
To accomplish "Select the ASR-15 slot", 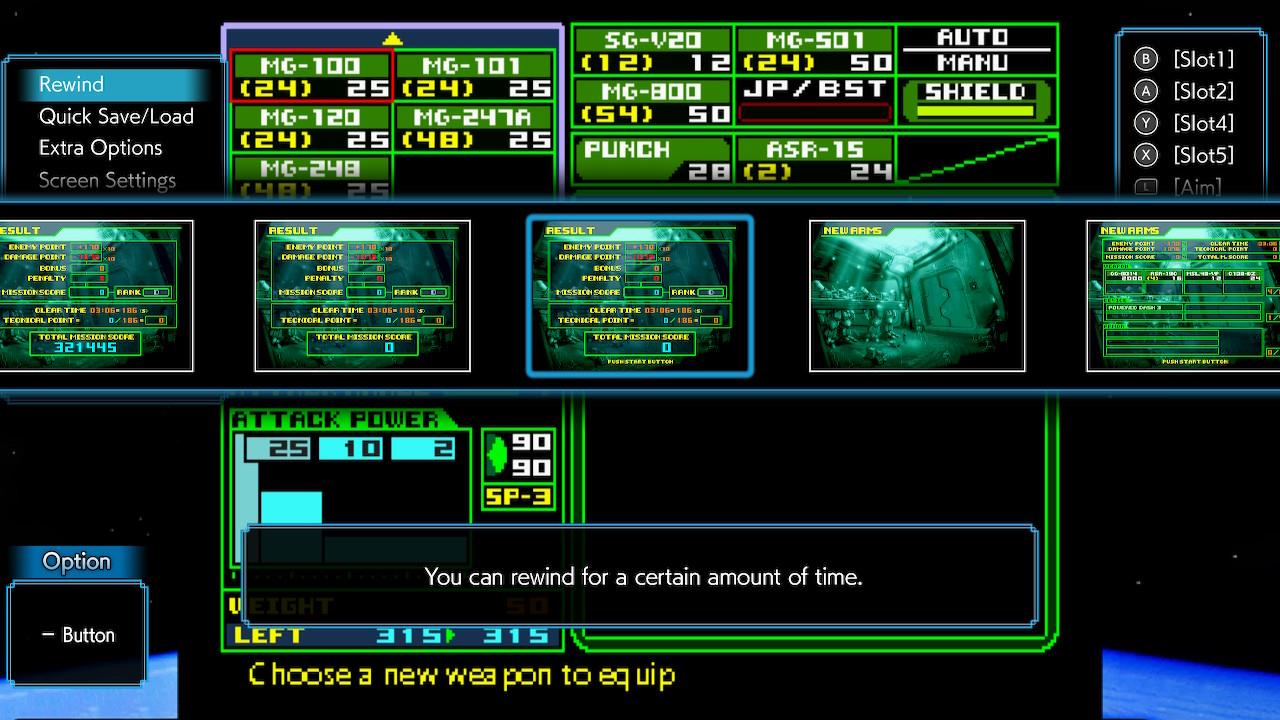I will [x=815, y=160].
